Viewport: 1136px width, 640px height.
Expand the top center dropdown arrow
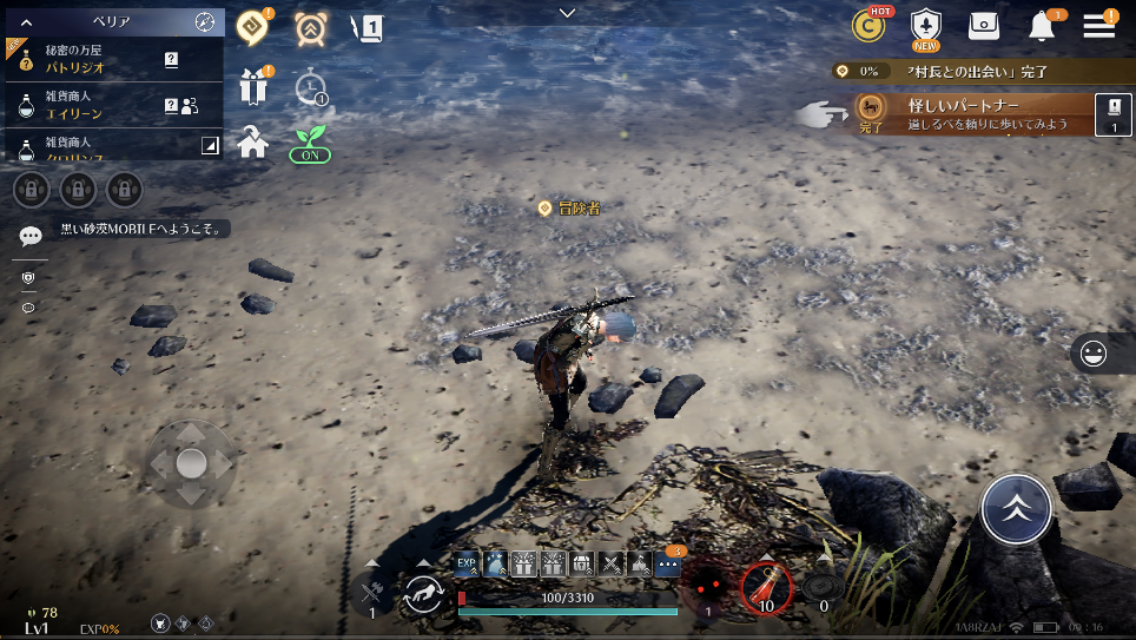[x=568, y=13]
